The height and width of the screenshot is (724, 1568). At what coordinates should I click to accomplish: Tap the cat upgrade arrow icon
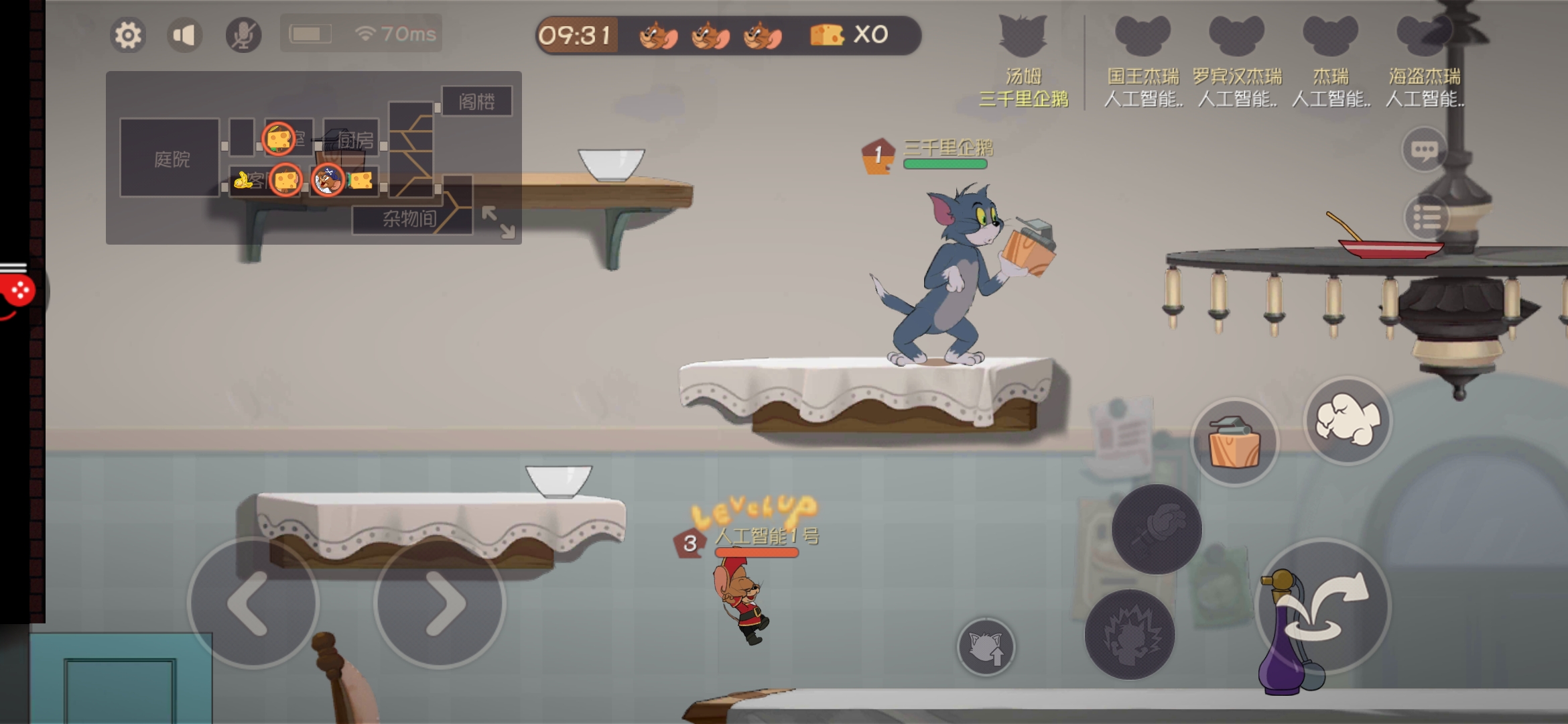(986, 647)
